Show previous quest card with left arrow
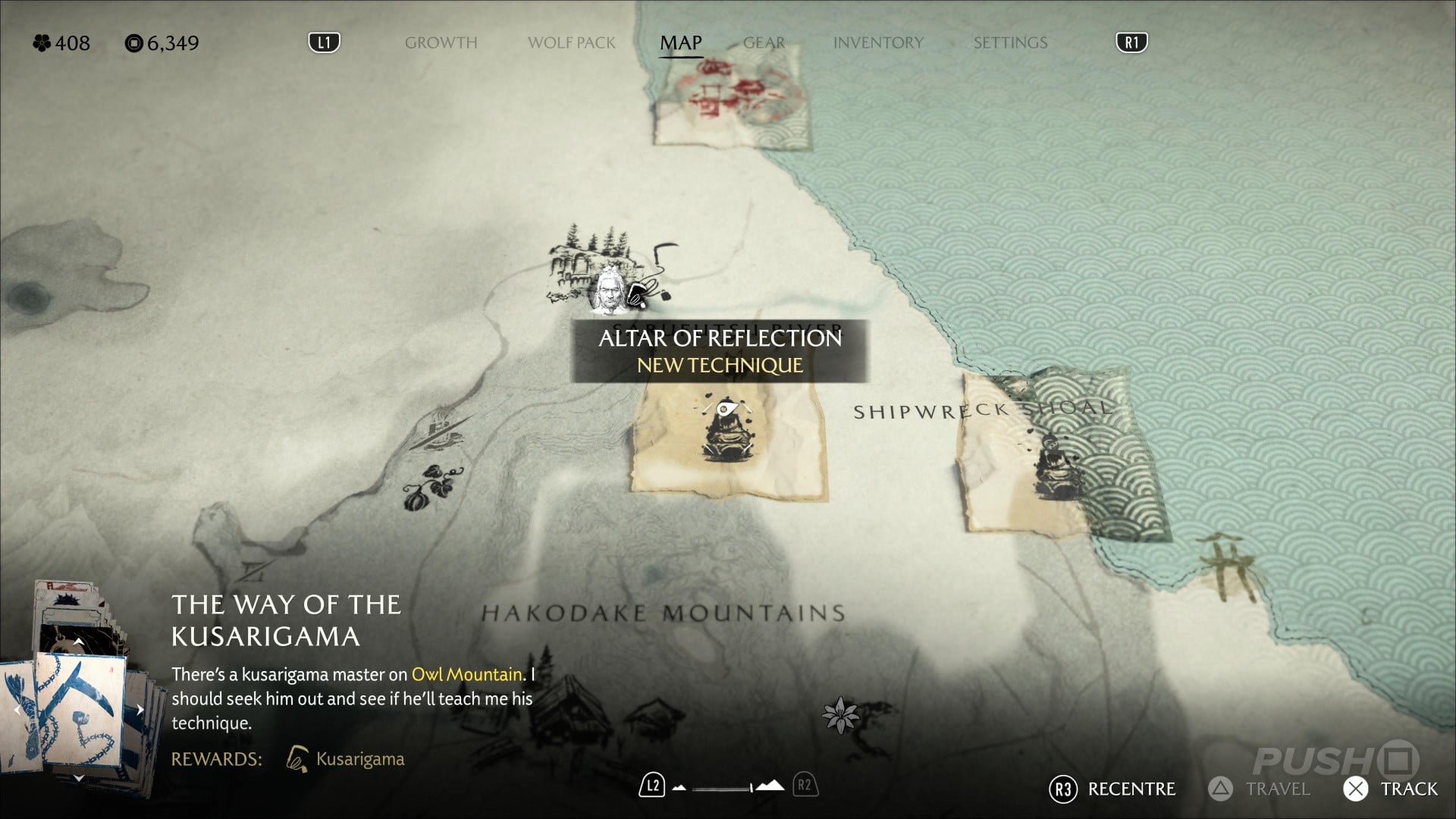 pyautogui.click(x=17, y=711)
